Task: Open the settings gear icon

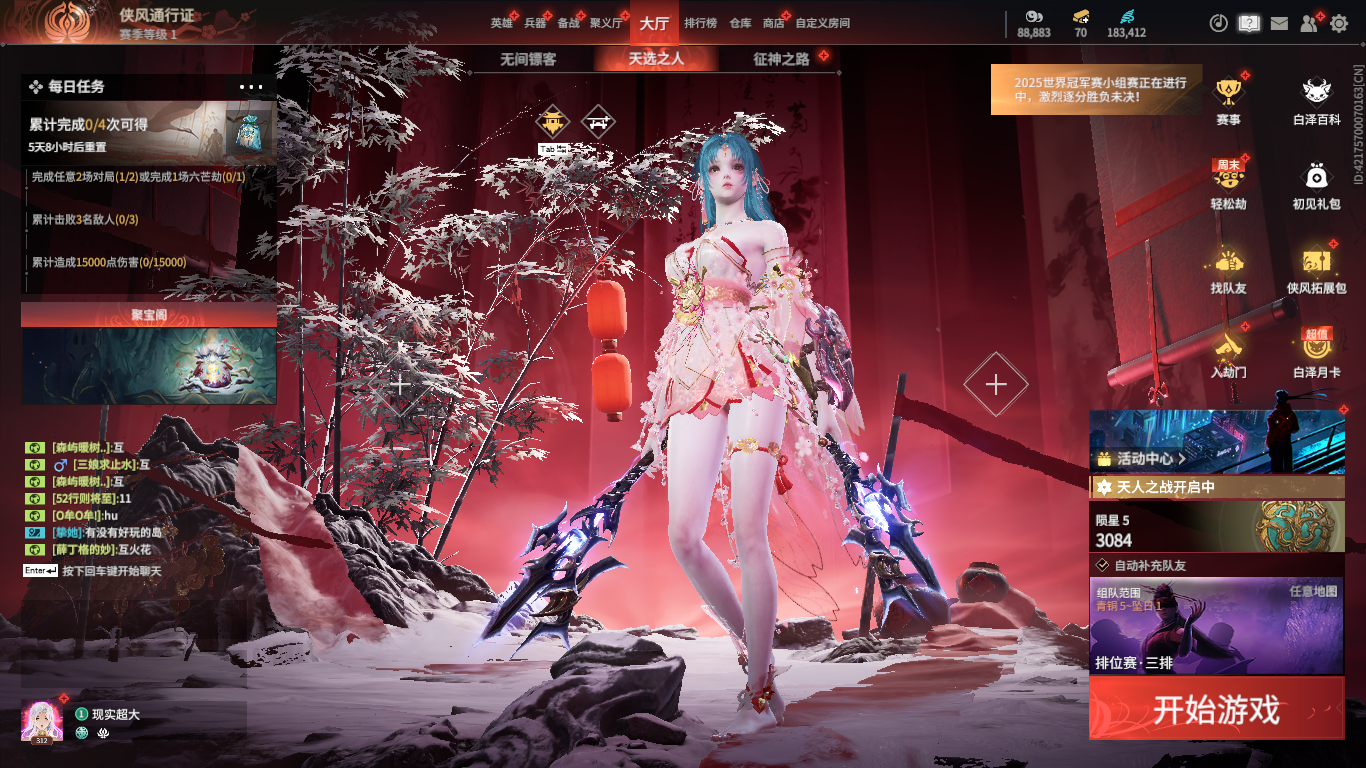Action: click(1339, 23)
